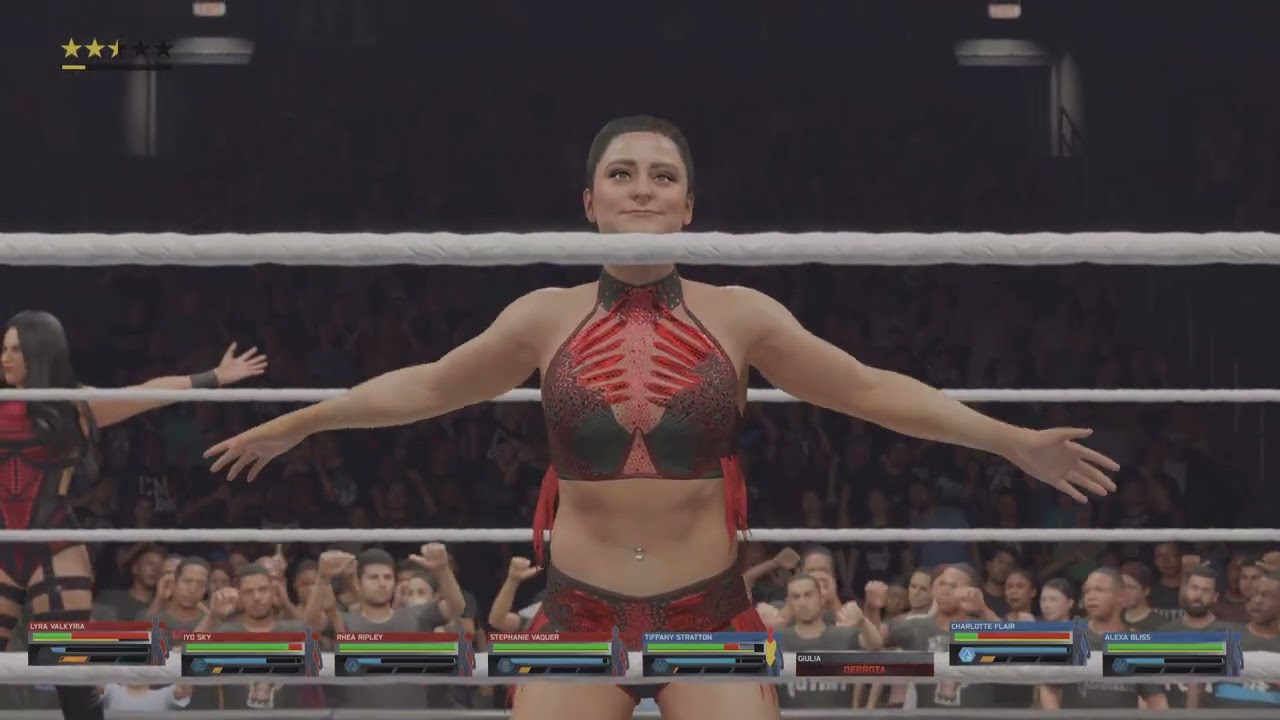The width and height of the screenshot is (1280, 720).
Task: Click the hexagonal payback icon beside Iyo Sky's meter
Action: click(199, 666)
